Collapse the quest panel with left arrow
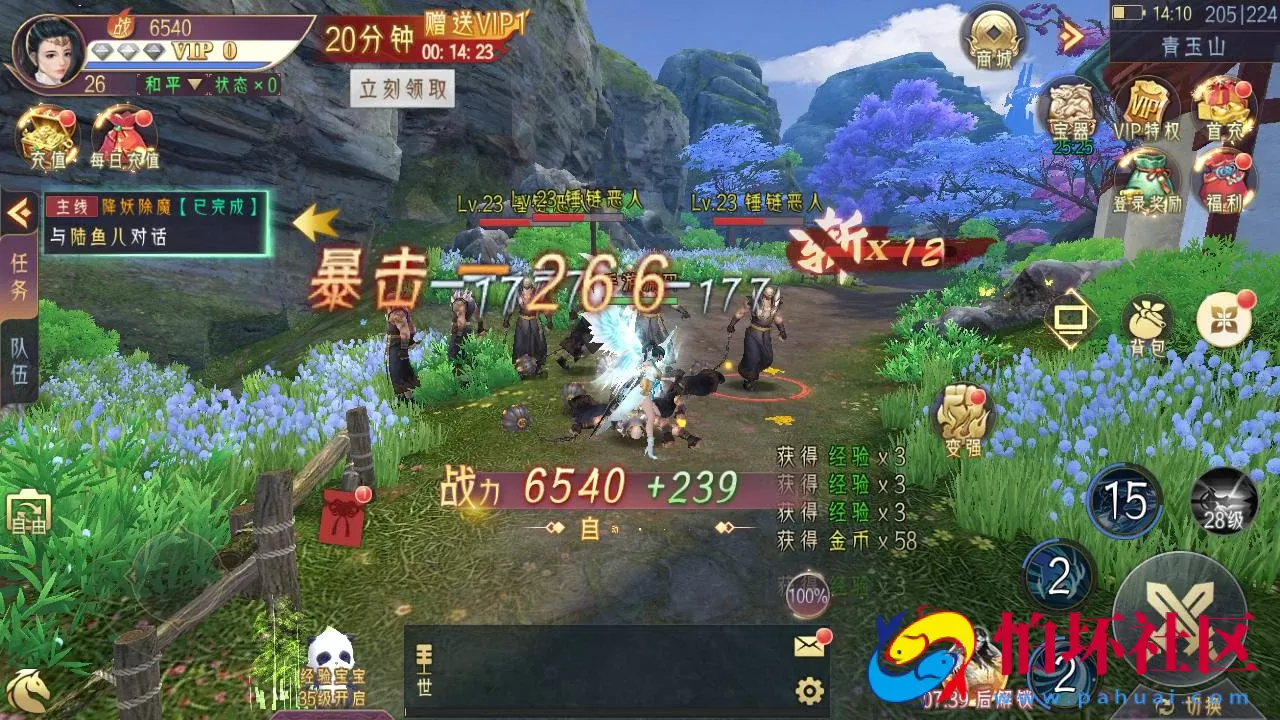1280x720 pixels. pyautogui.click(x=16, y=210)
